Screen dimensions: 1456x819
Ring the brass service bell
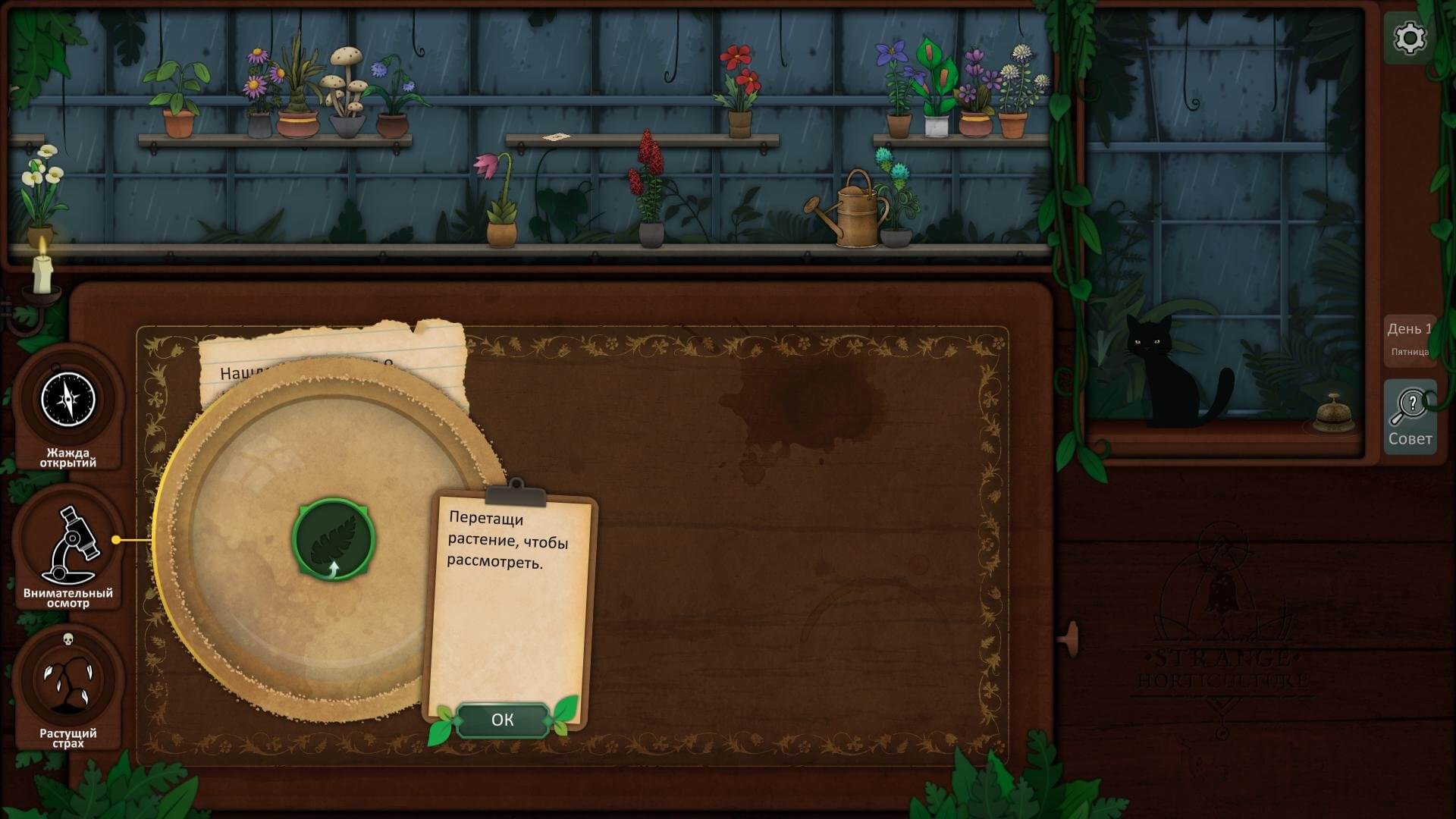point(1334,413)
